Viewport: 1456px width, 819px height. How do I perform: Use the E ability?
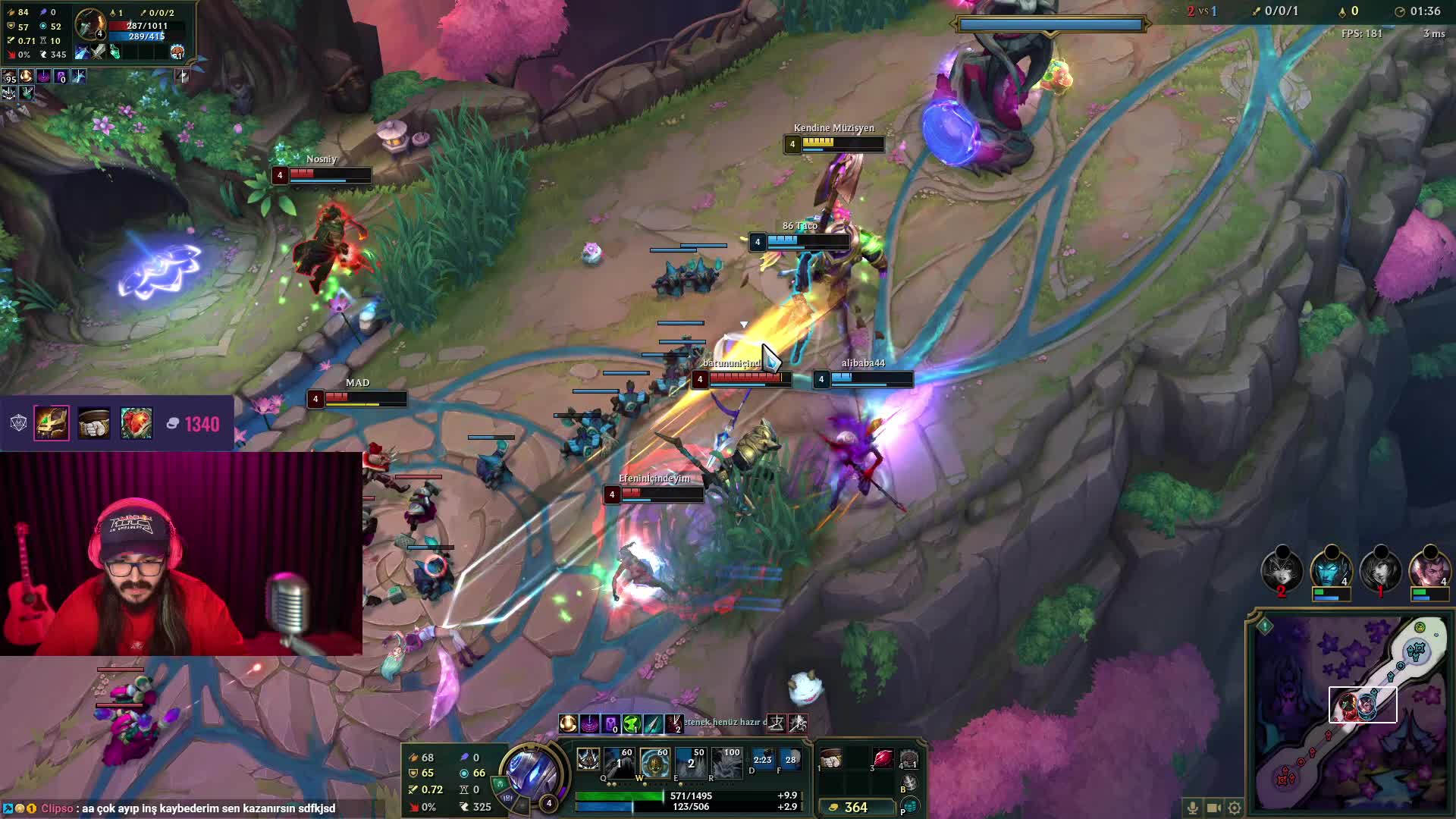click(691, 763)
